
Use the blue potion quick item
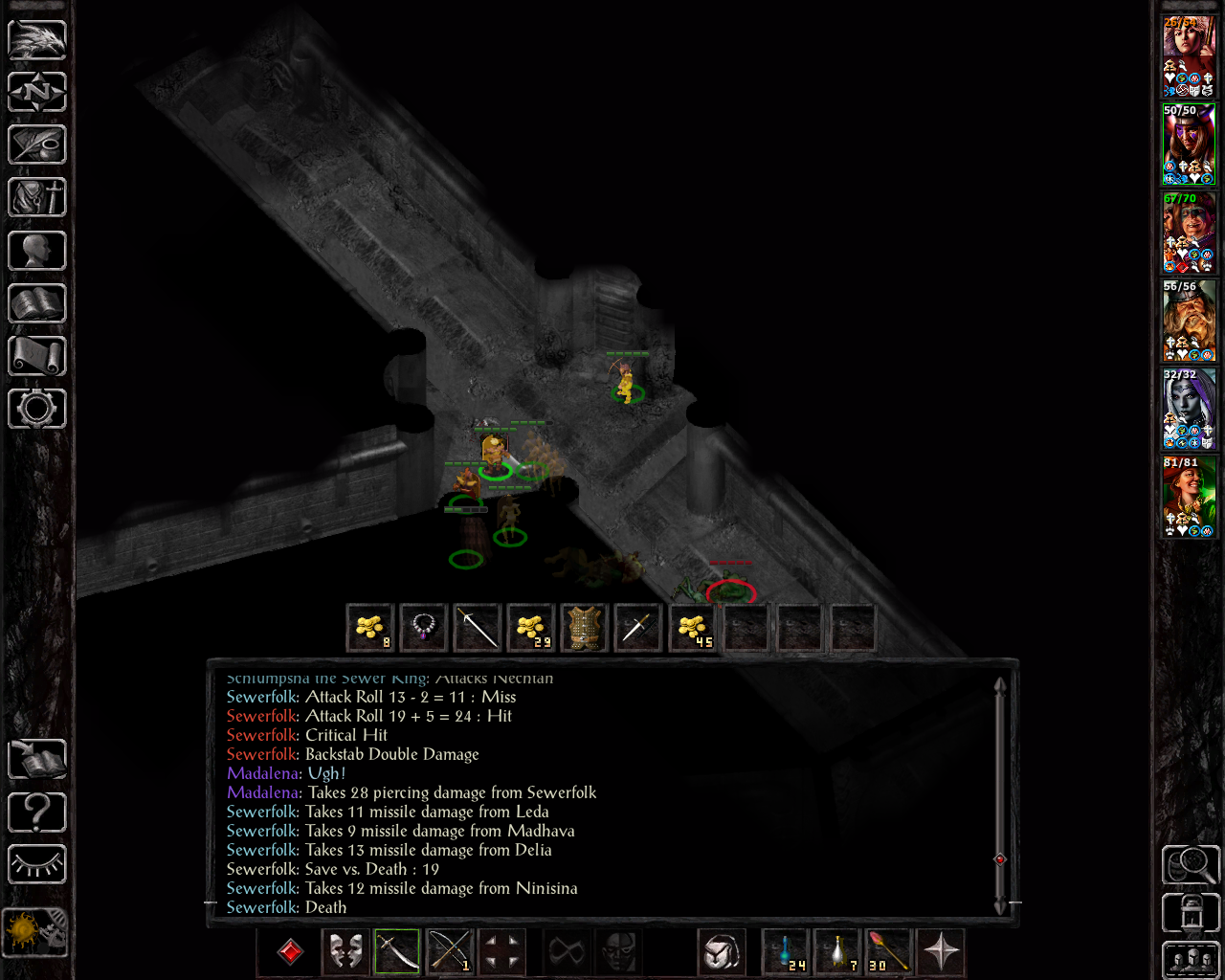click(x=786, y=951)
